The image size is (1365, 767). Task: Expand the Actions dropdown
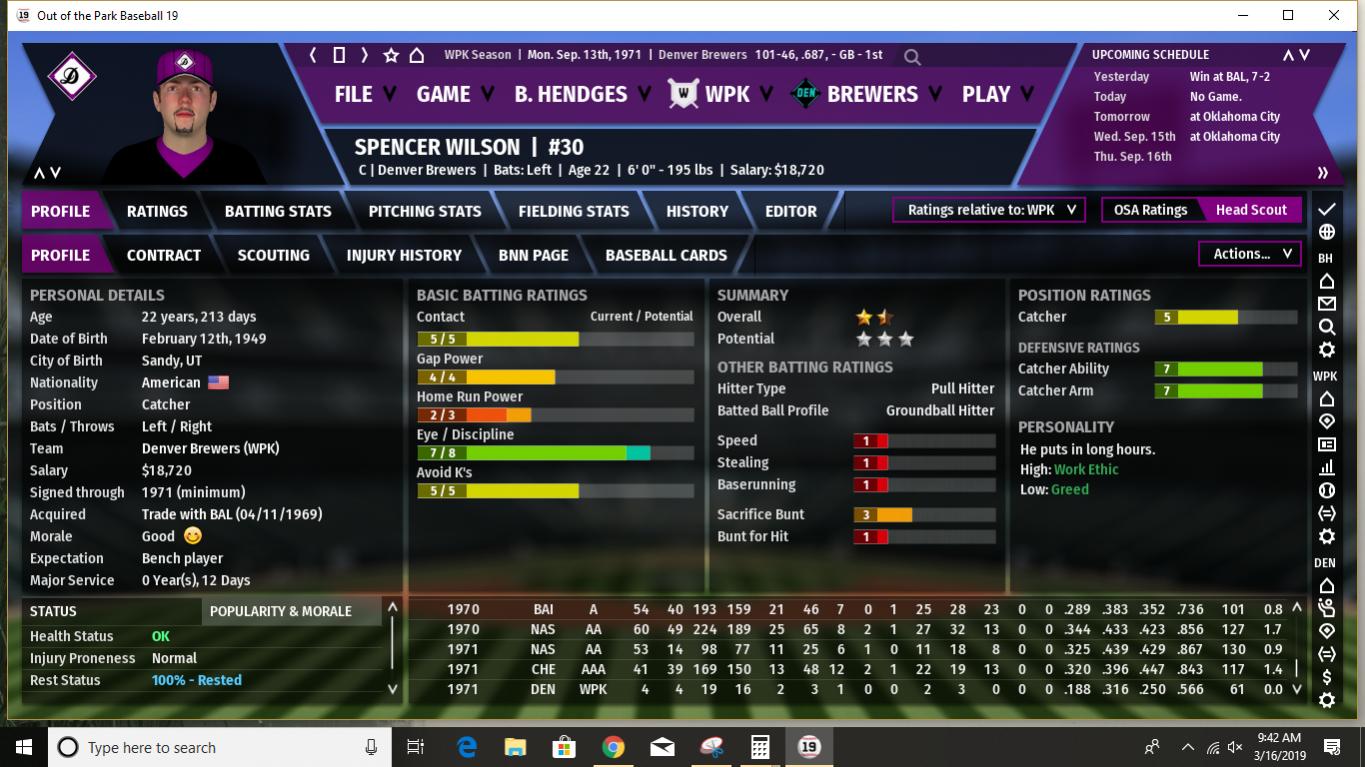point(1251,254)
